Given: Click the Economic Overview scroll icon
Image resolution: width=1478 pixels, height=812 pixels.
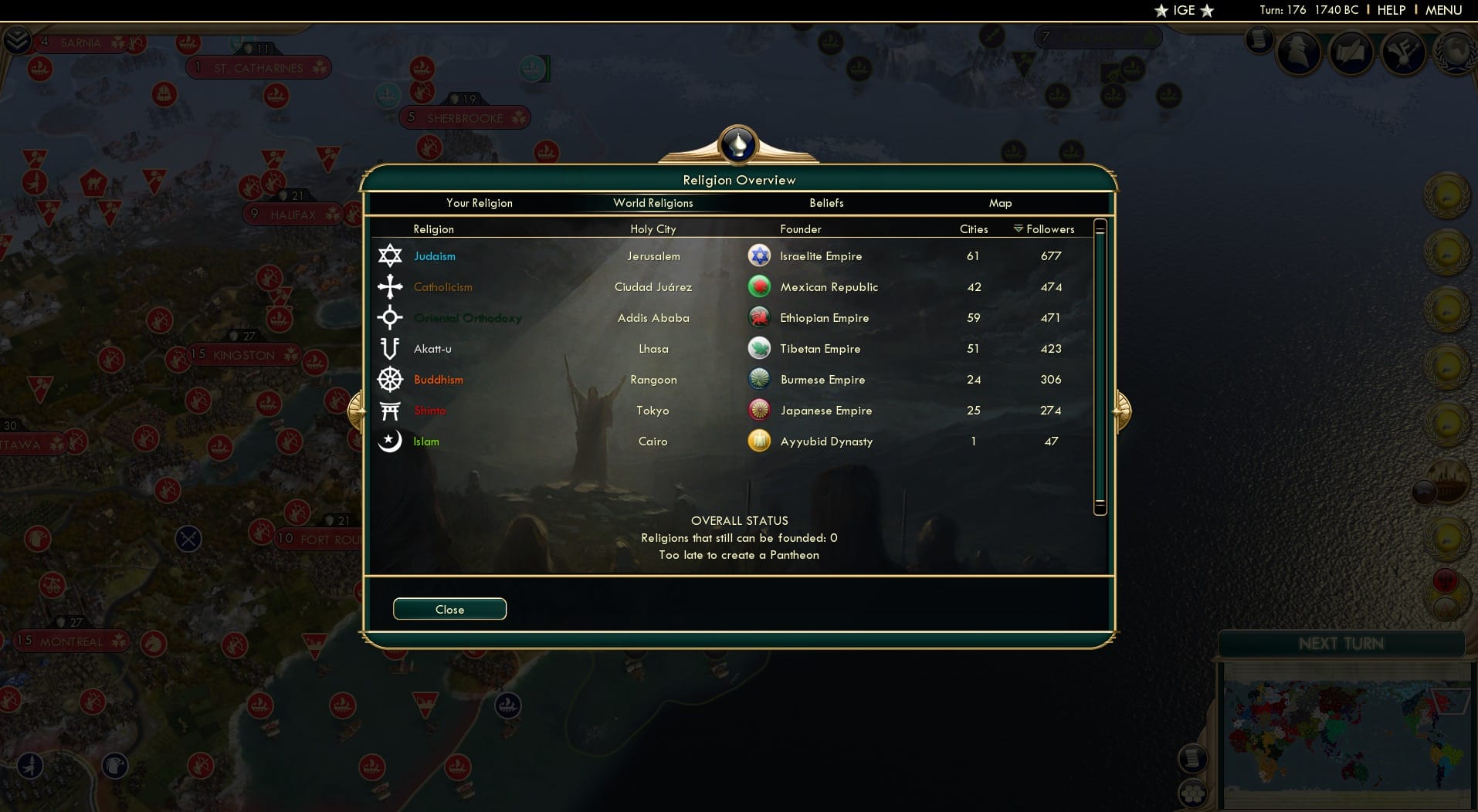Looking at the screenshot, I should click(x=1260, y=40).
